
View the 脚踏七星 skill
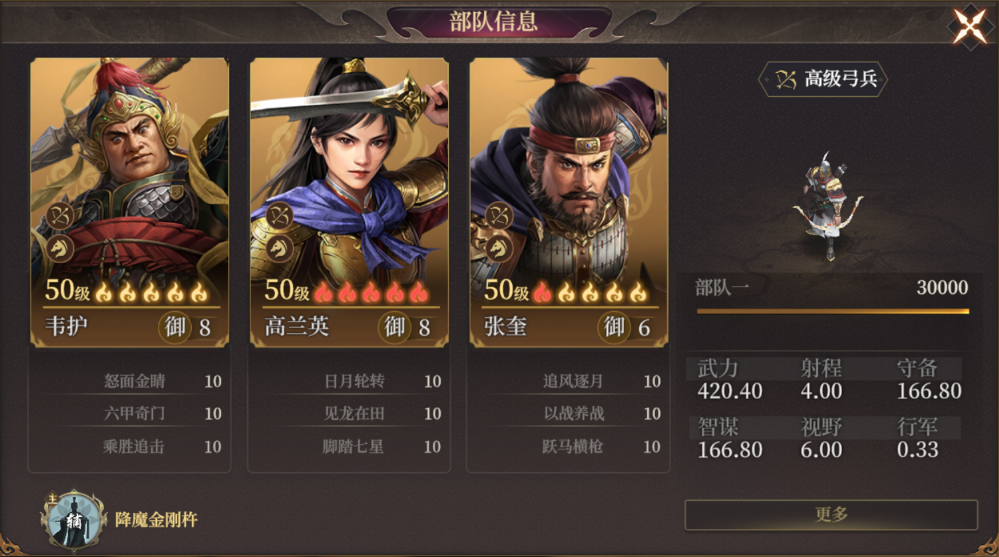[x=355, y=447]
